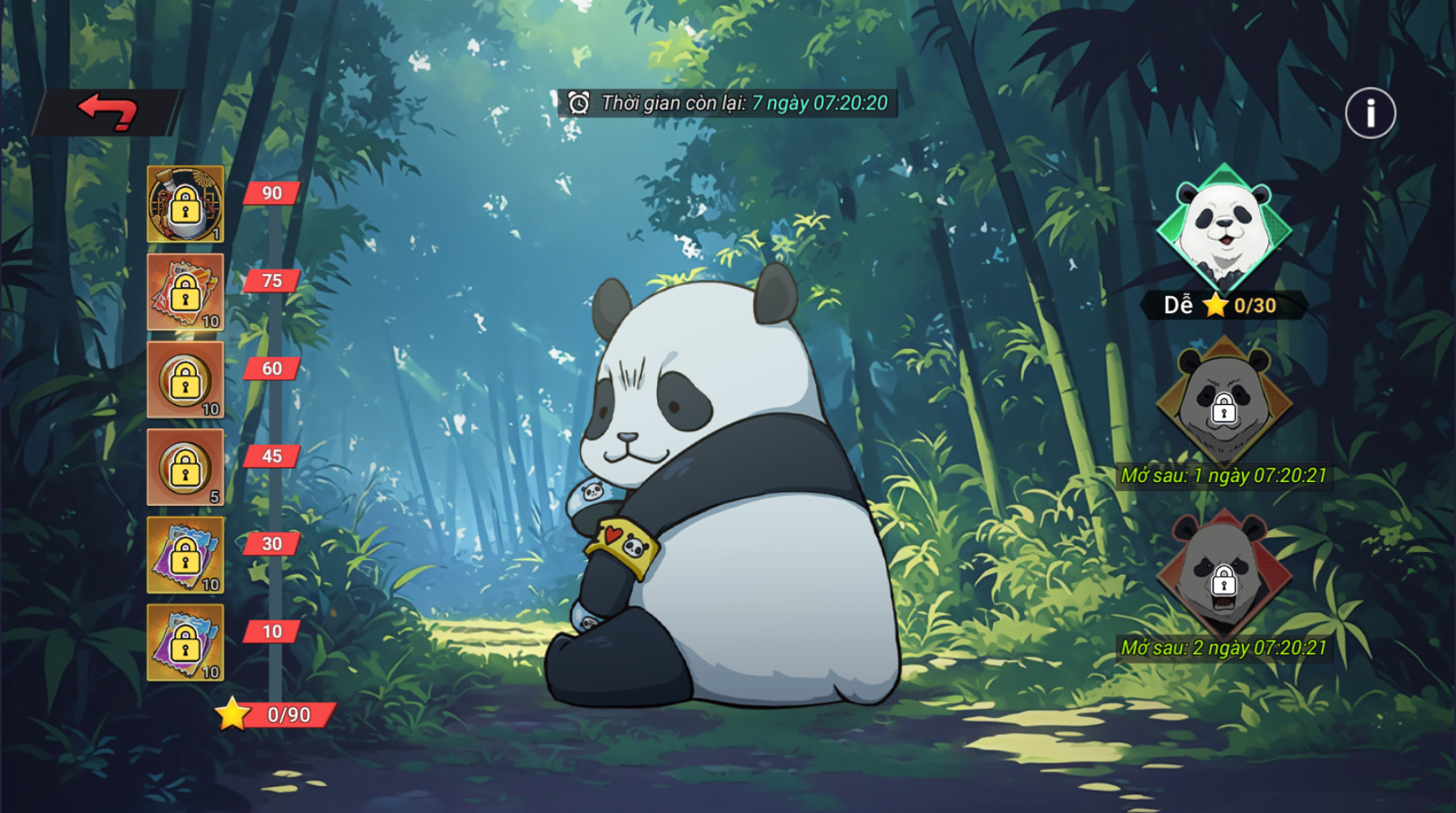This screenshot has width=1456, height=813.
Task: Select the locked stage opening in 2 ngày
Action: (1223, 572)
